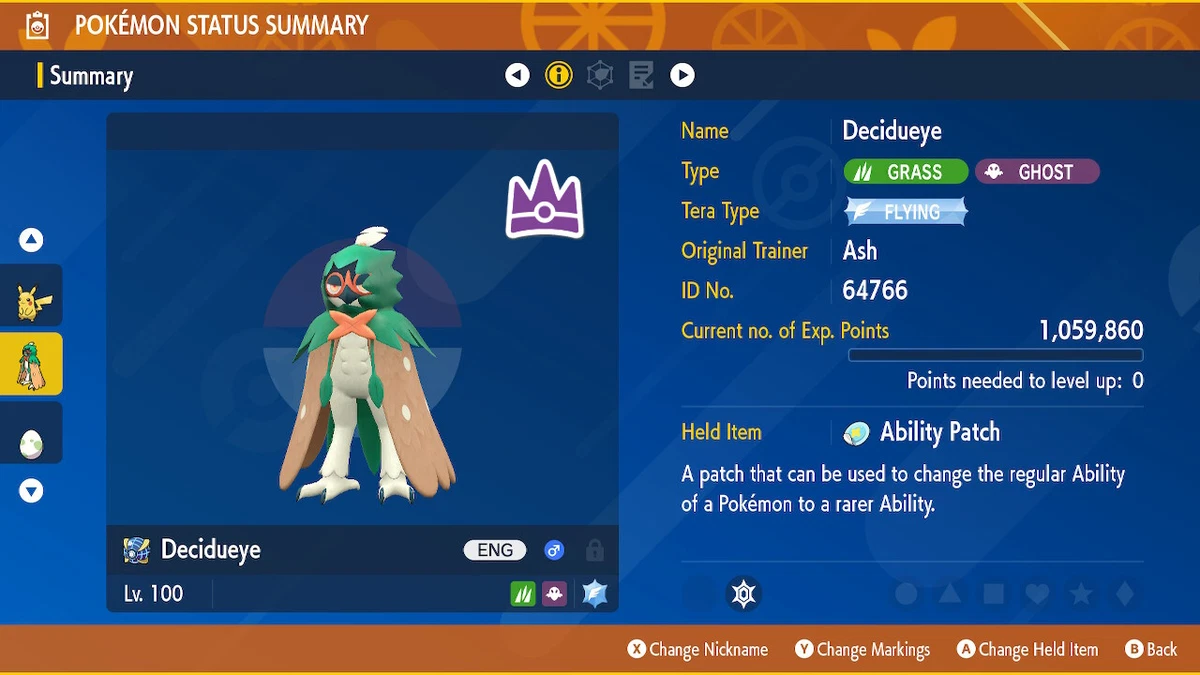Move up the party list arrow
The width and height of the screenshot is (1200, 675).
point(31,240)
